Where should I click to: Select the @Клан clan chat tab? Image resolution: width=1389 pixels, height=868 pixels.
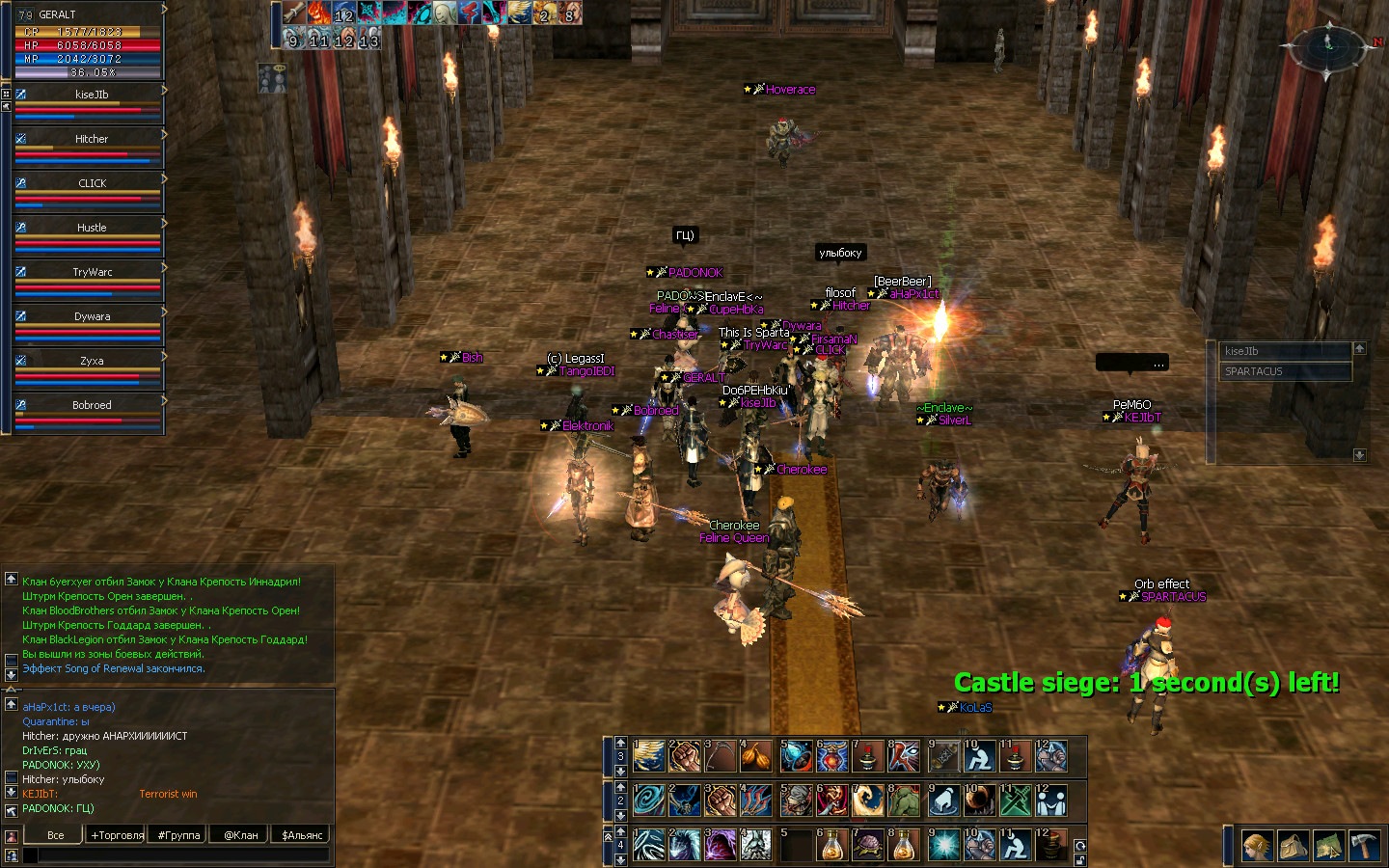tap(240, 835)
